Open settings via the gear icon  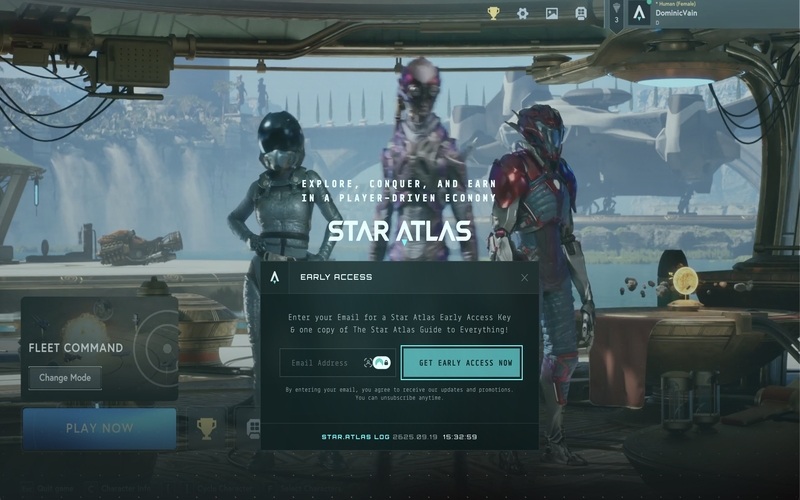coord(522,13)
